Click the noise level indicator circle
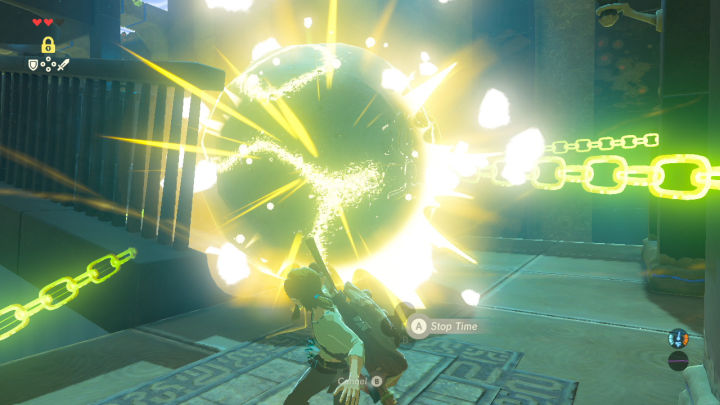This screenshot has height=405, width=720. coord(678,360)
